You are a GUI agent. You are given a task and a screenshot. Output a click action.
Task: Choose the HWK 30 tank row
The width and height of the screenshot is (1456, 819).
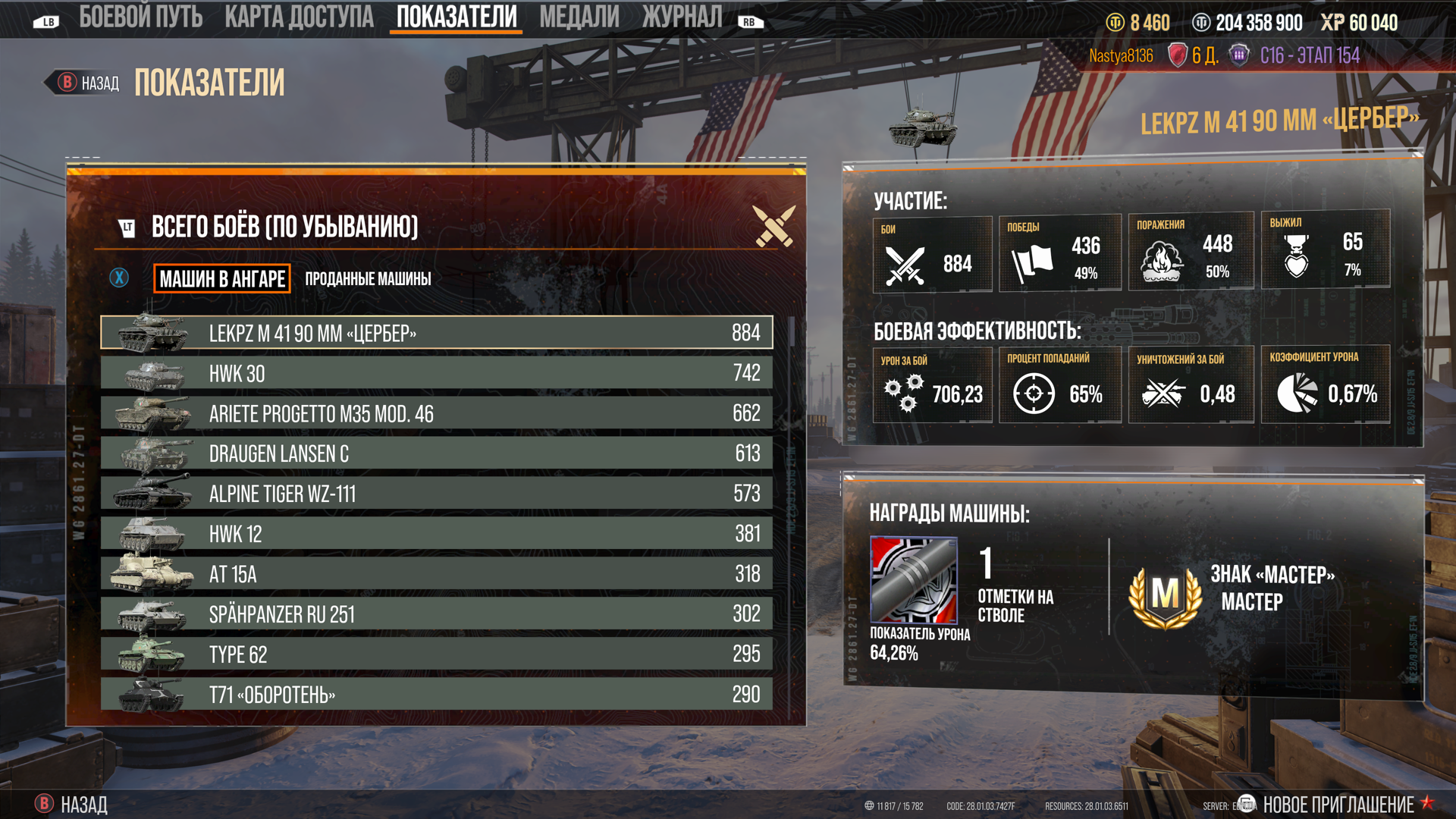(x=437, y=373)
